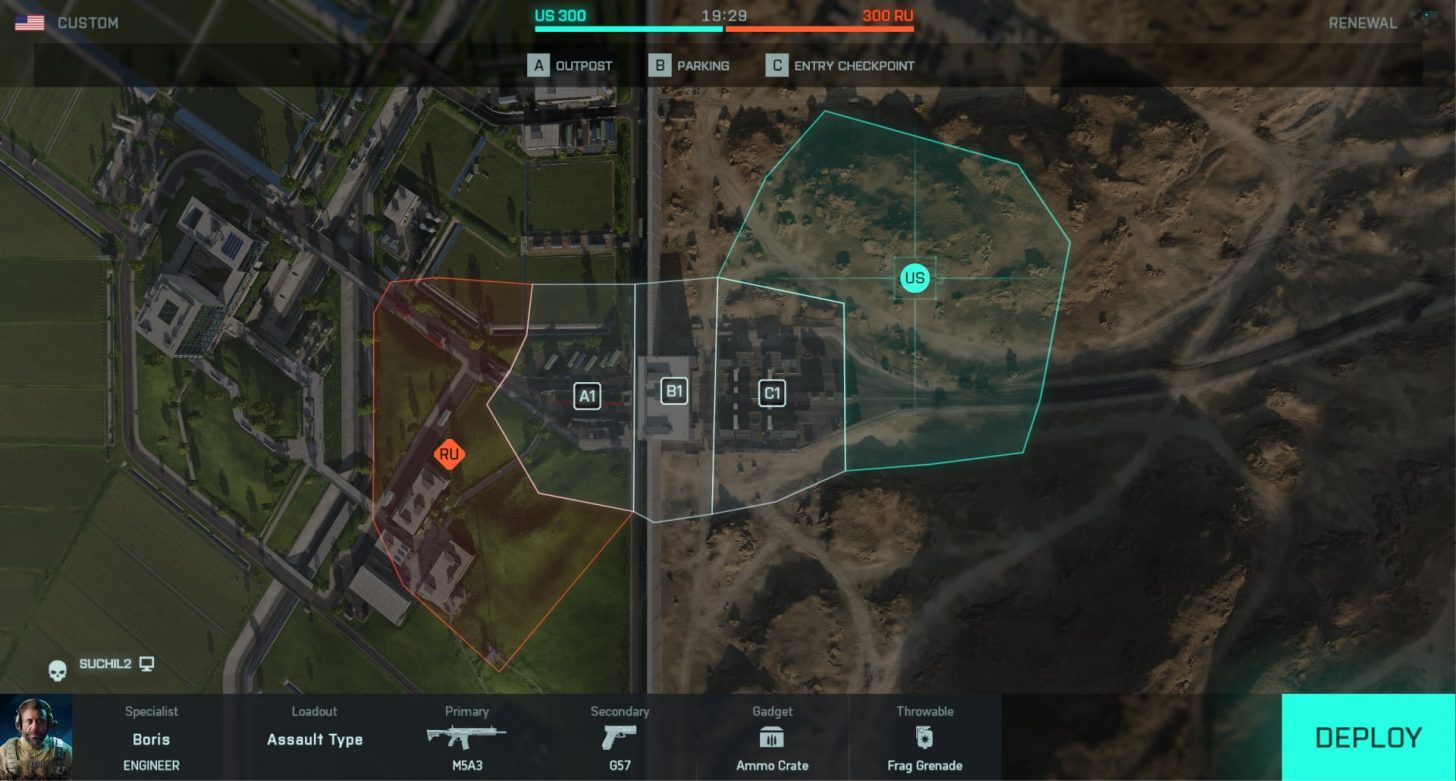Select the SUCHIL2 squad member entry
The width and height of the screenshot is (1456, 781).
pos(105,664)
